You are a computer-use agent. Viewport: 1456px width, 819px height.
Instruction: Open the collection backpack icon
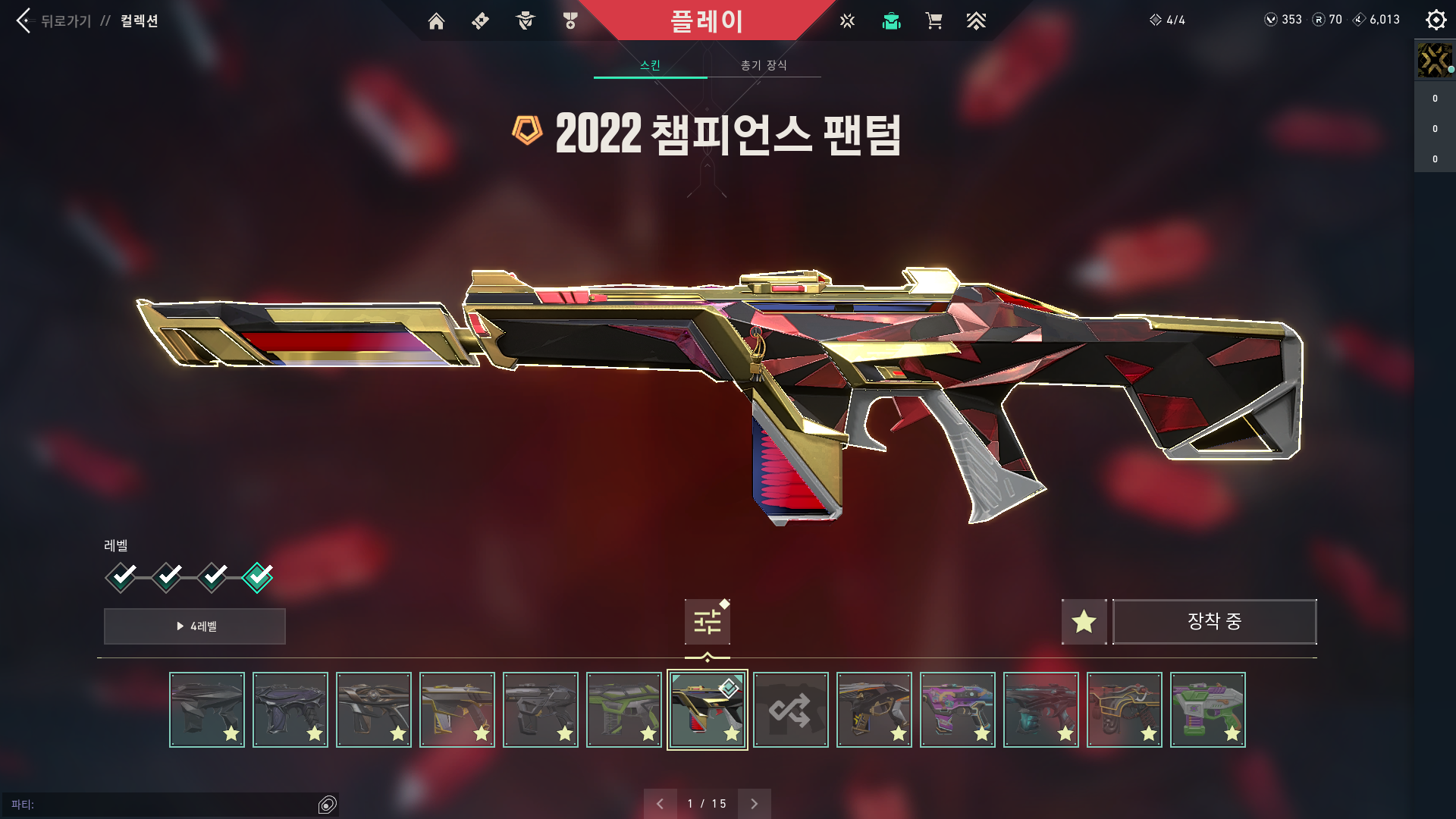click(x=891, y=21)
